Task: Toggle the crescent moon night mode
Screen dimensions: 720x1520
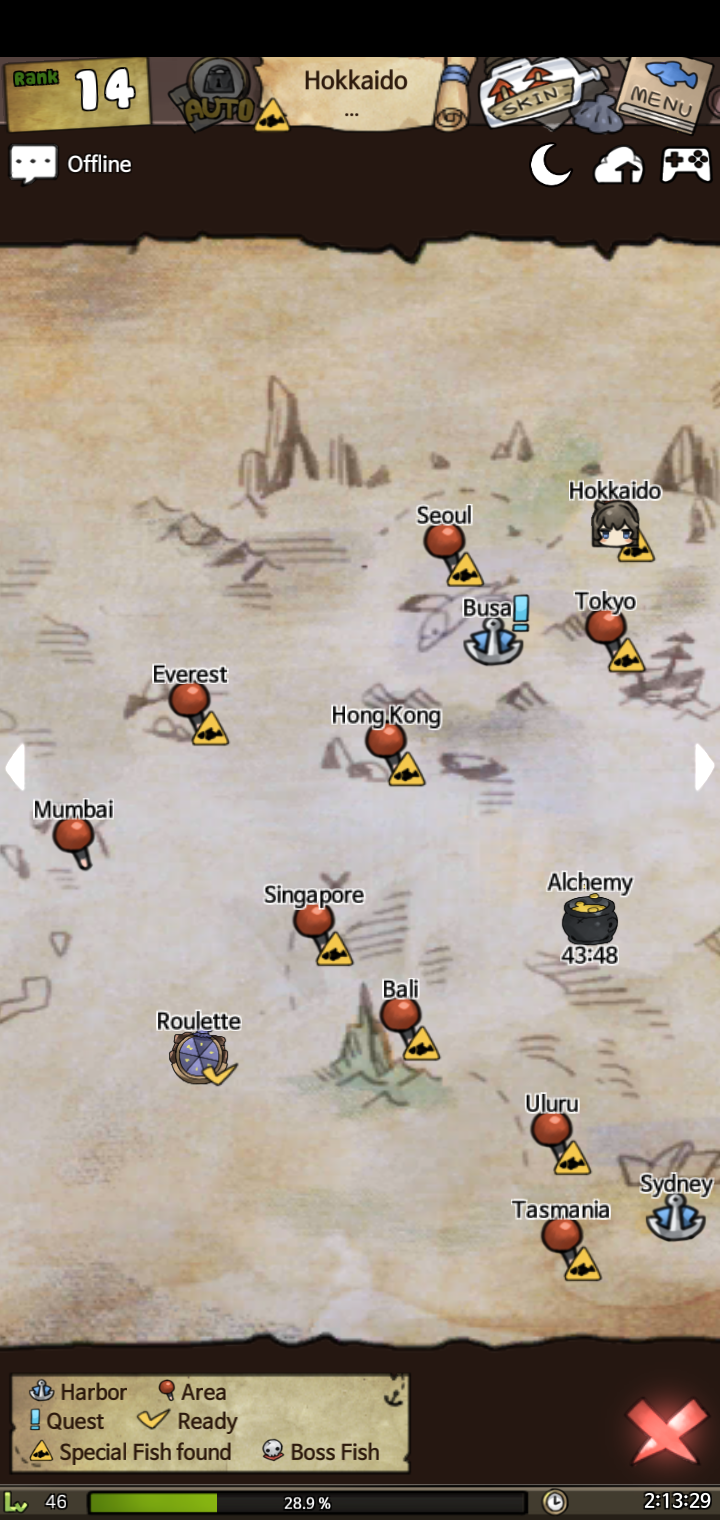Action: tap(550, 165)
